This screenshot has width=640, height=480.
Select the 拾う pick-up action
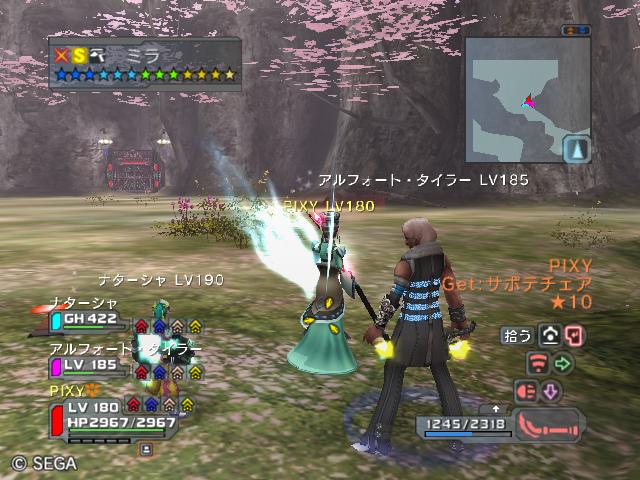point(519,337)
